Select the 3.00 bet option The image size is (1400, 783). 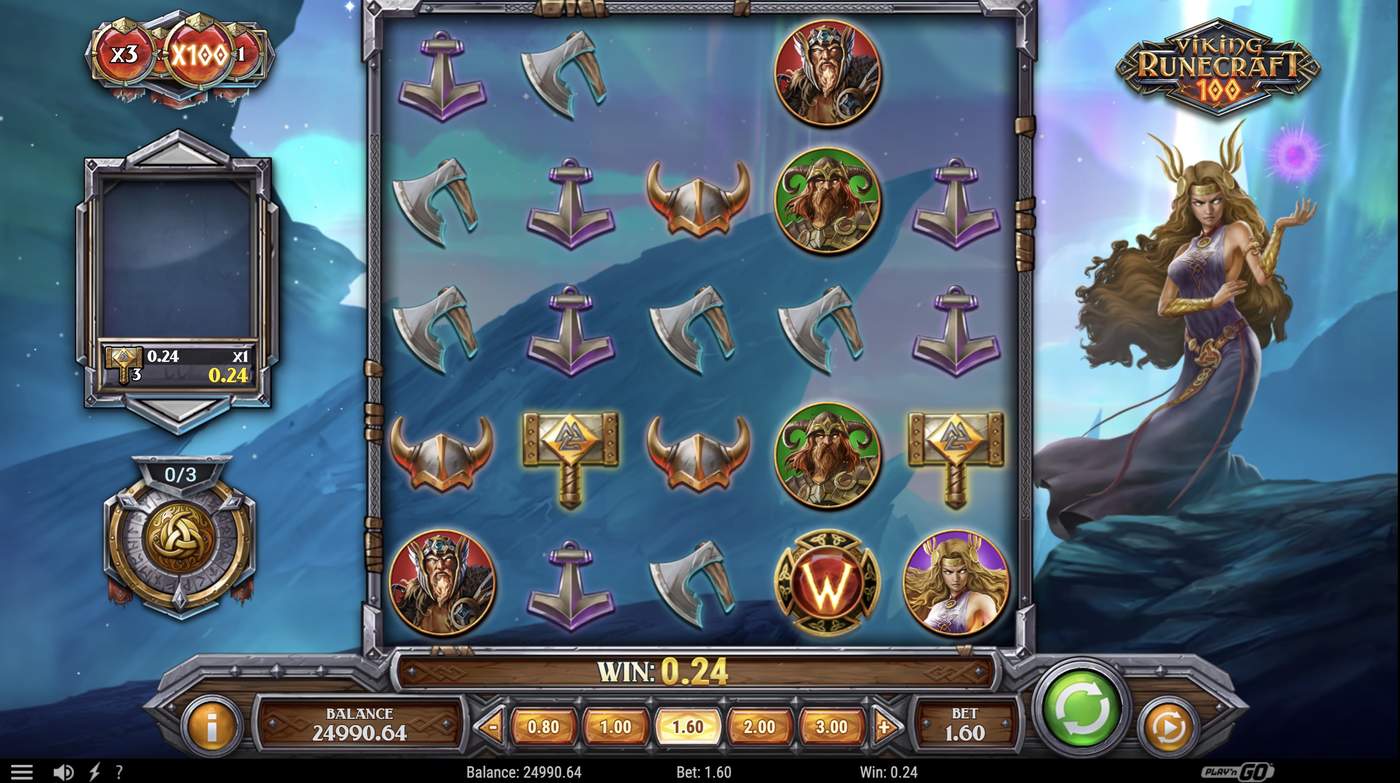pos(831,727)
